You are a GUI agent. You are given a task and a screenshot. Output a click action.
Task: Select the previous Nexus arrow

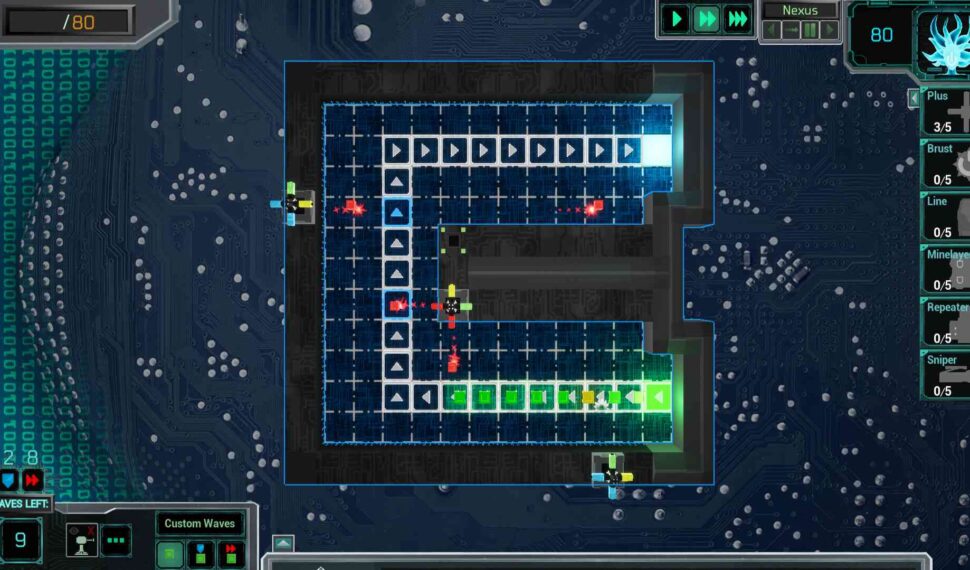(772, 30)
